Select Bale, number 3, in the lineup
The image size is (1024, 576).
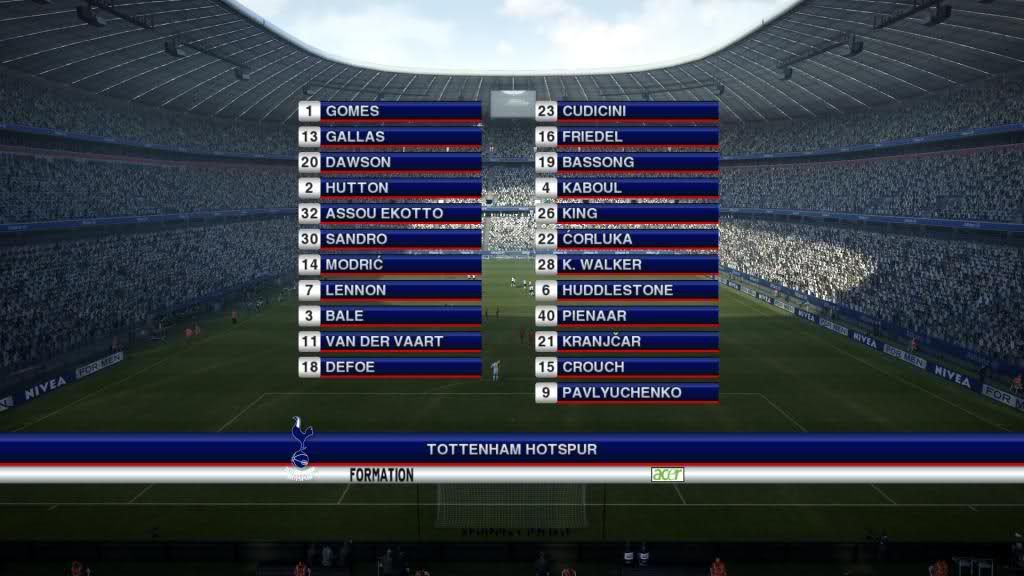390,315
